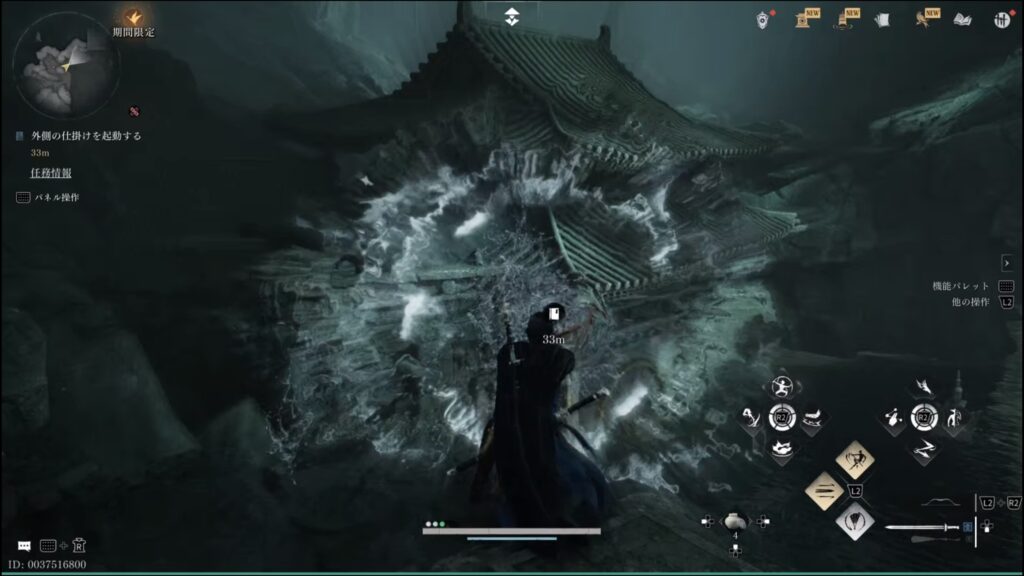Open the blank pages icon in top bar
Image resolution: width=1024 pixels, height=576 pixels.
(x=882, y=19)
